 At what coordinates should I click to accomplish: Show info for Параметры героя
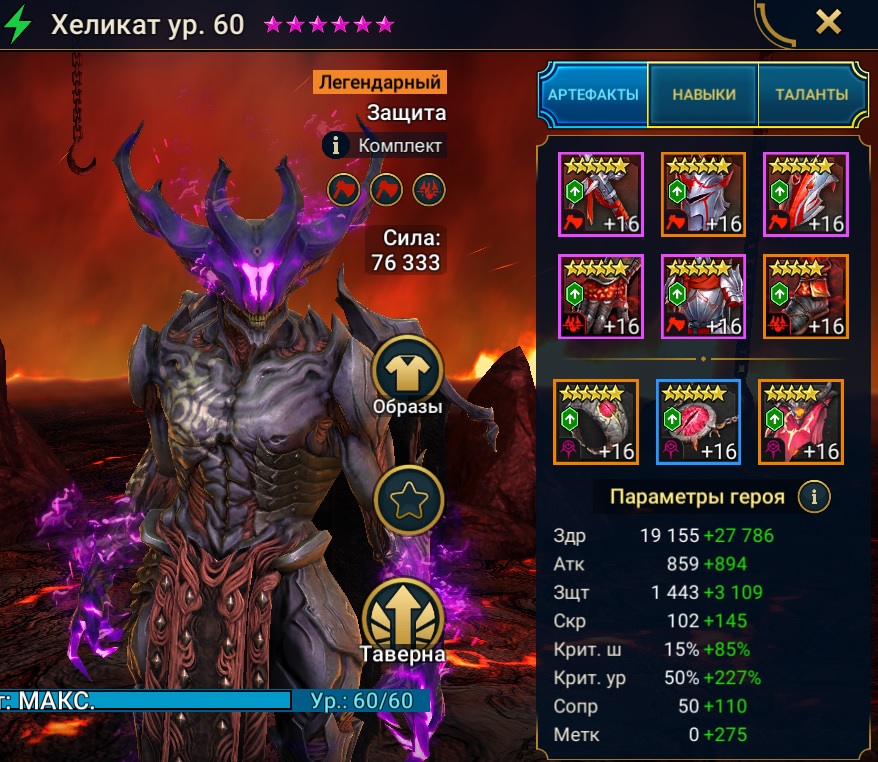[815, 496]
